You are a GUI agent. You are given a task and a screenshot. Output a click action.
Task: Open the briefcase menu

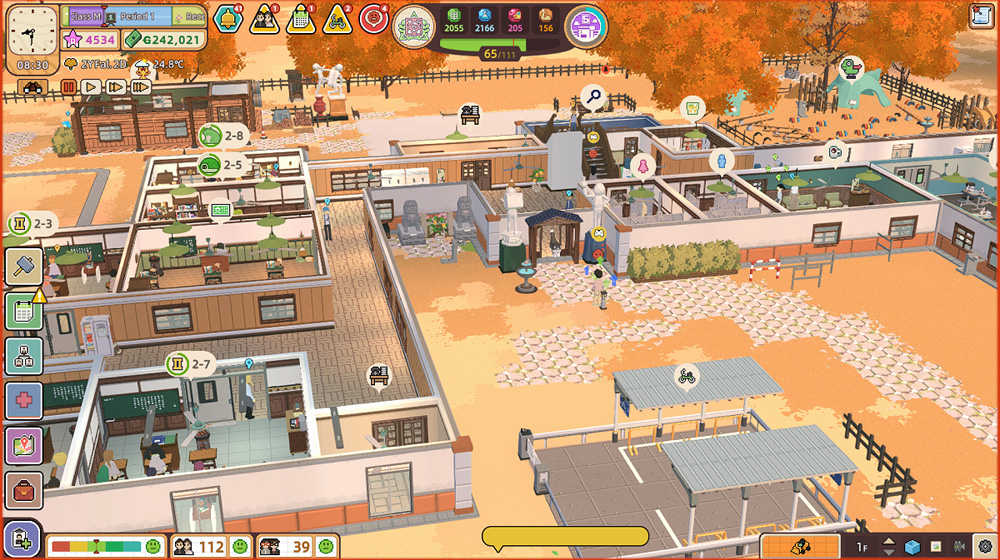pyautogui.click(x=23, y=490)
